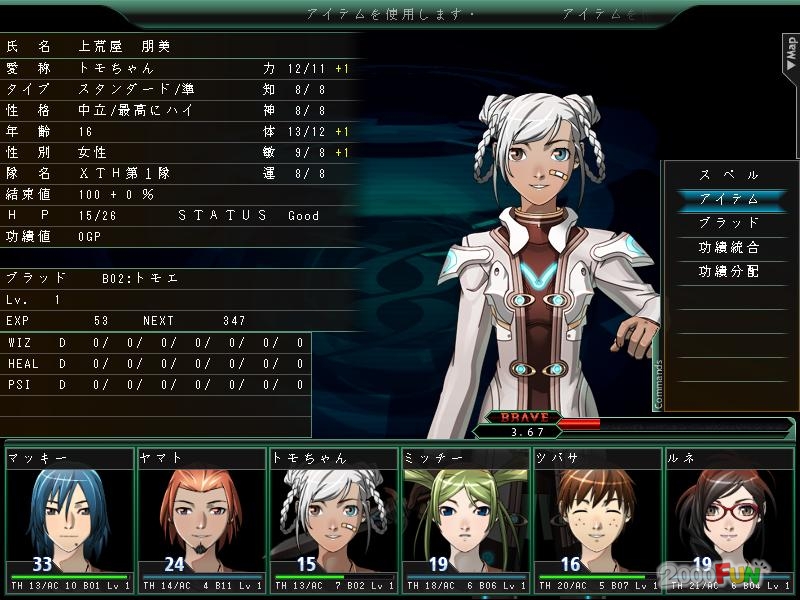Open the ブラッド (Blood) command

pos(729,223)
